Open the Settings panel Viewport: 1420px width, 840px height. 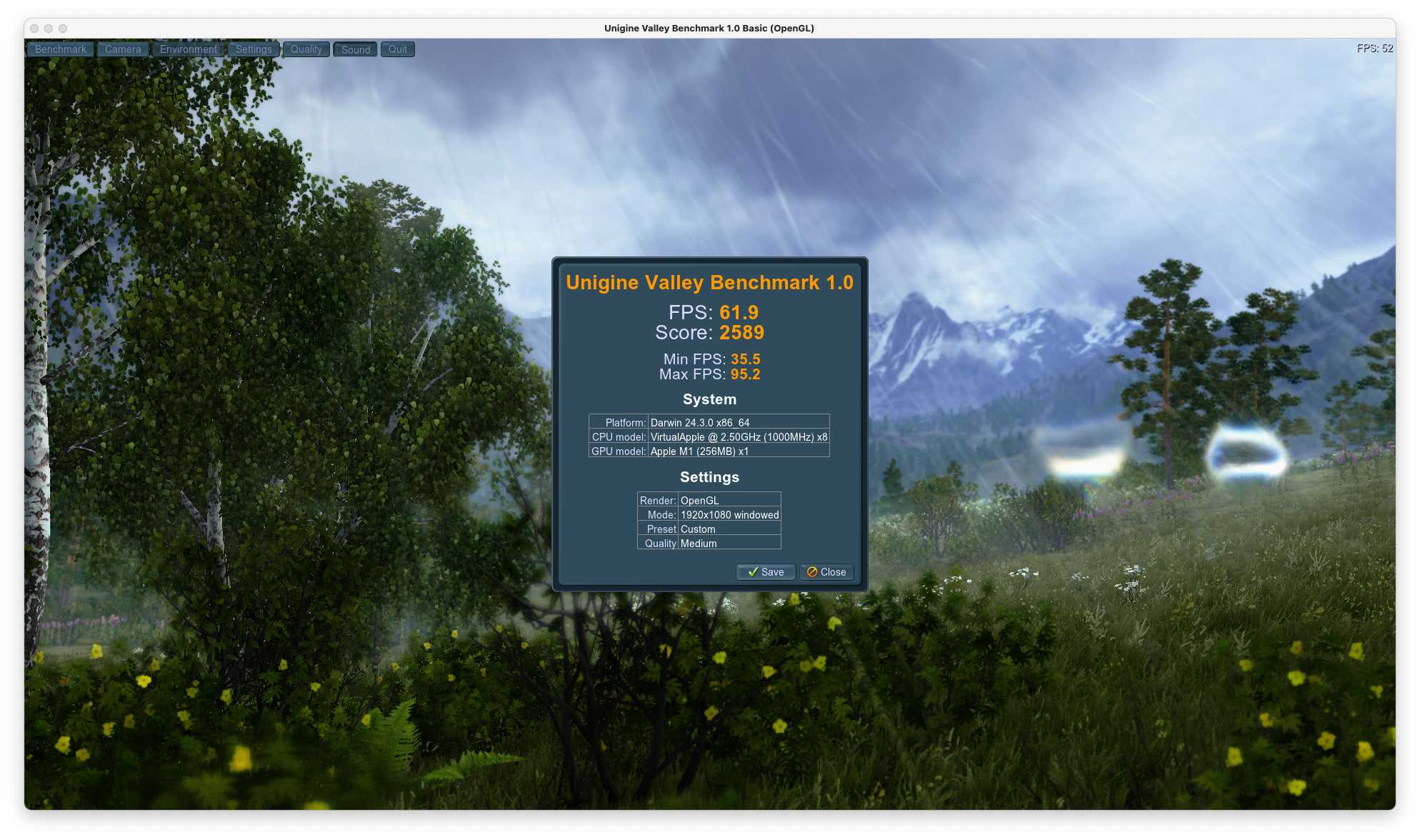254,49
